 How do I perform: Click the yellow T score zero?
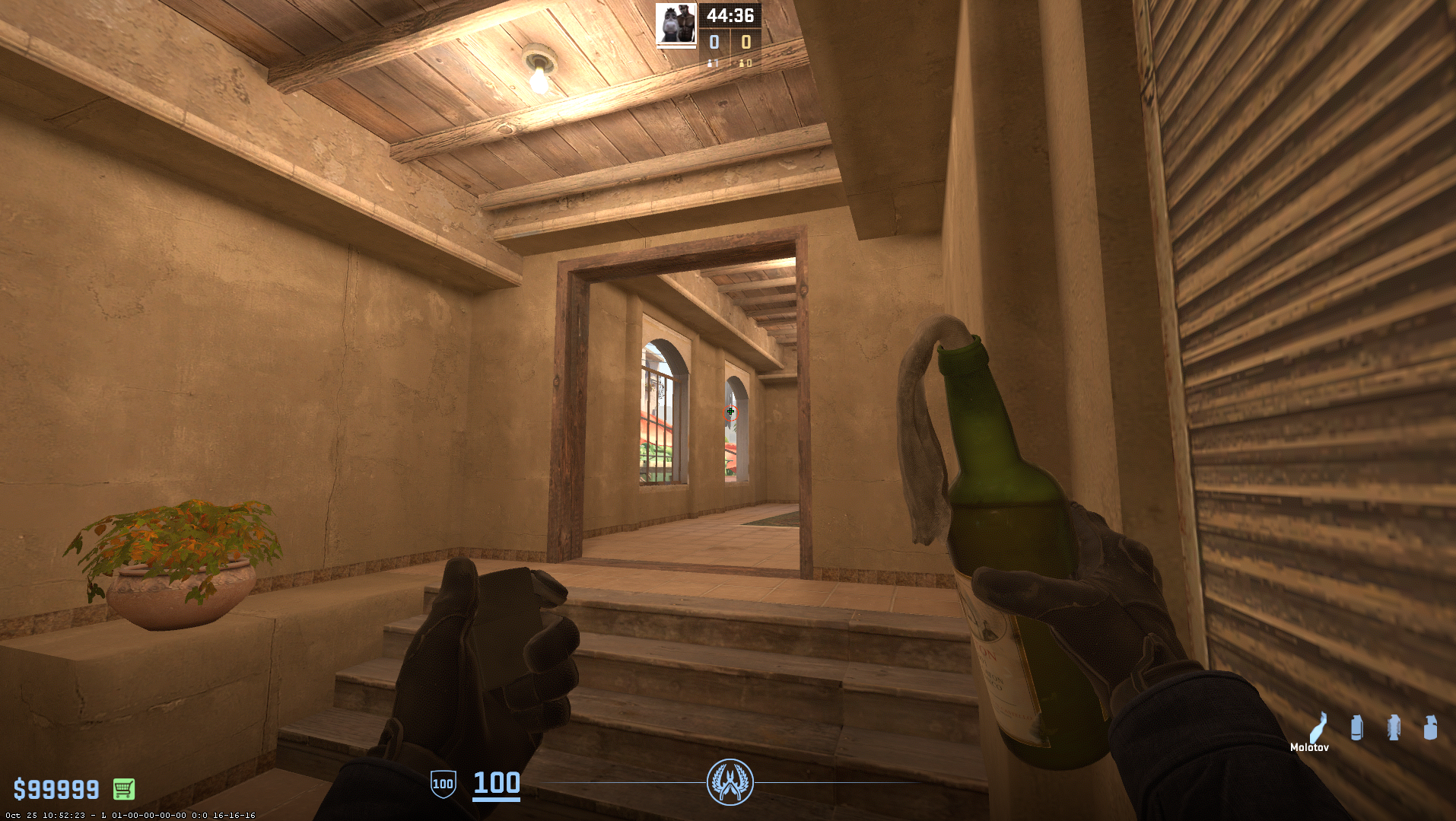point(745,43)
